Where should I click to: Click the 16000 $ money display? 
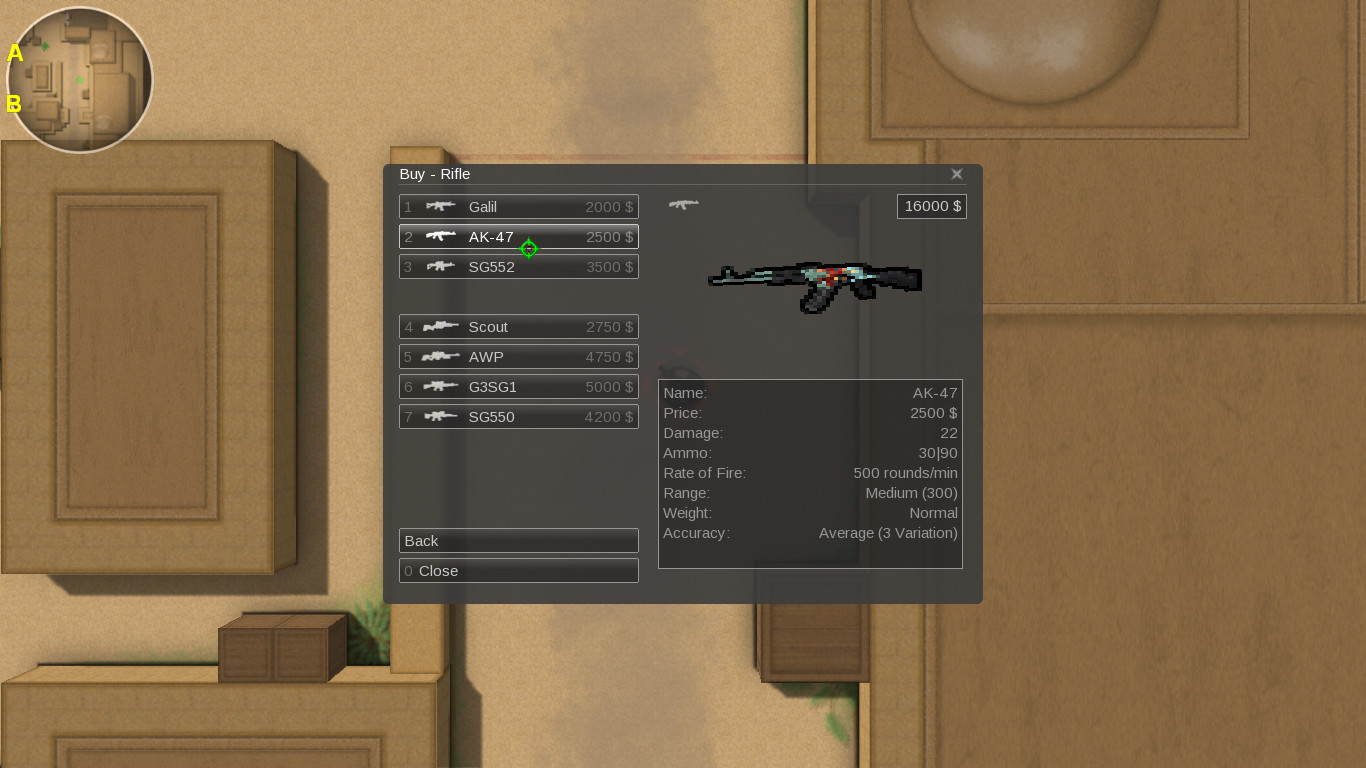click(931, 206)
